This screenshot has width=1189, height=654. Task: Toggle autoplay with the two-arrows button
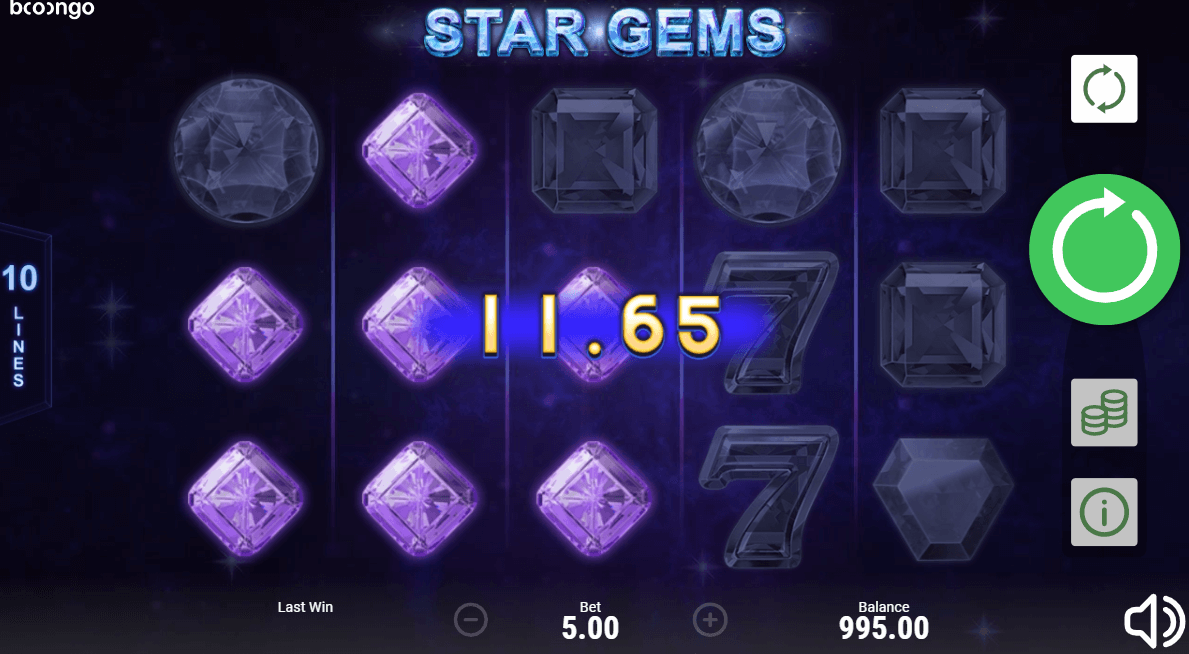[1104, 89]
